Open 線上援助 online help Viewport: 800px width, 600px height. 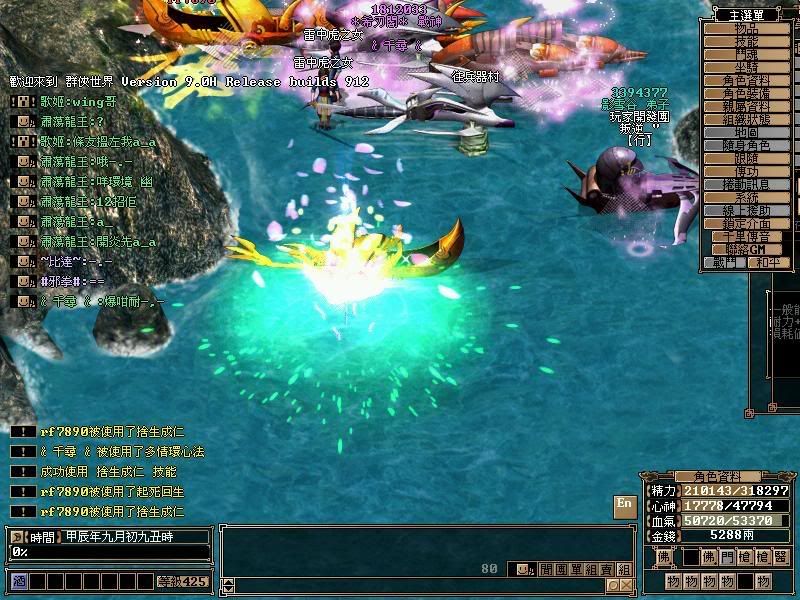pyautogui.click(x=747, y=211)
